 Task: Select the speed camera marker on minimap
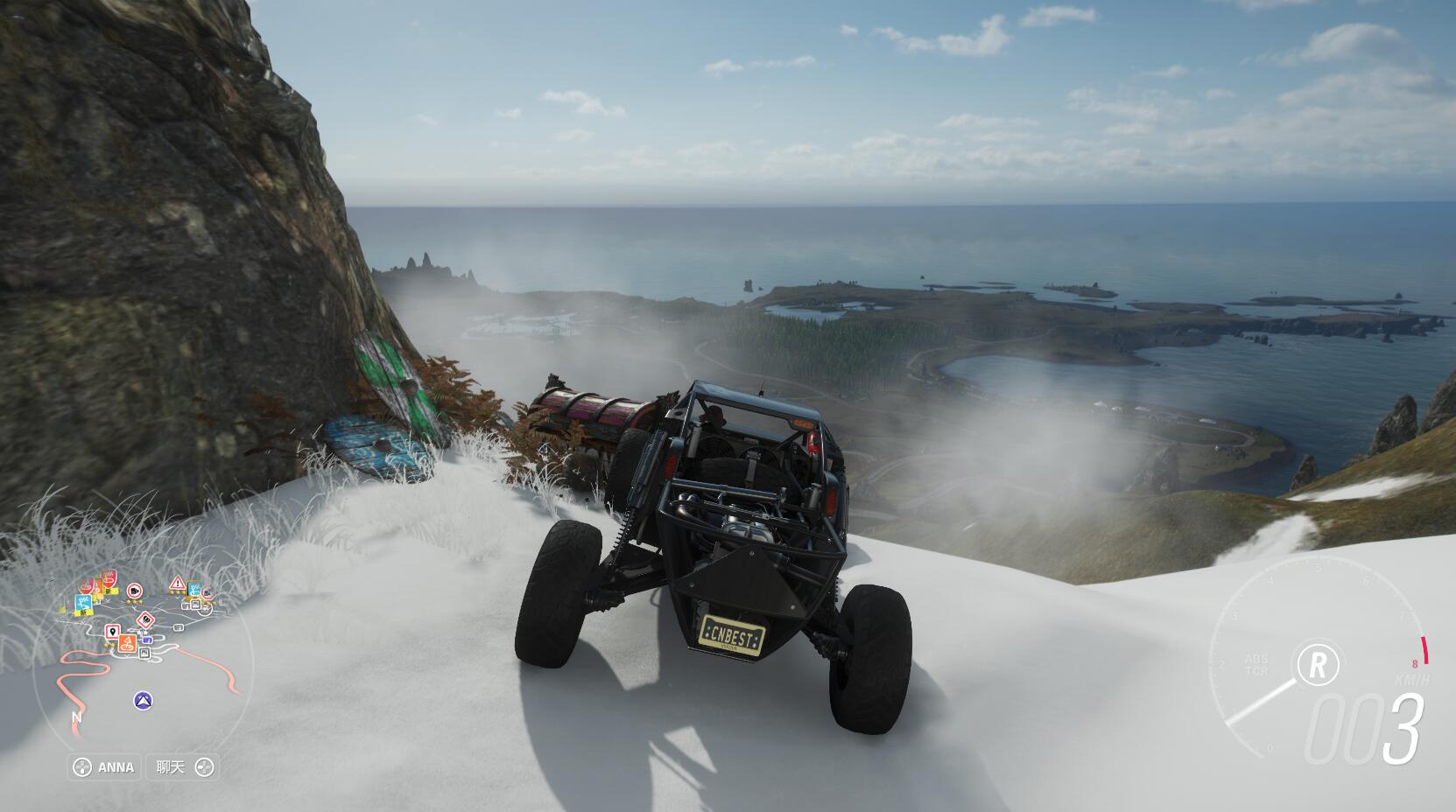135,591
